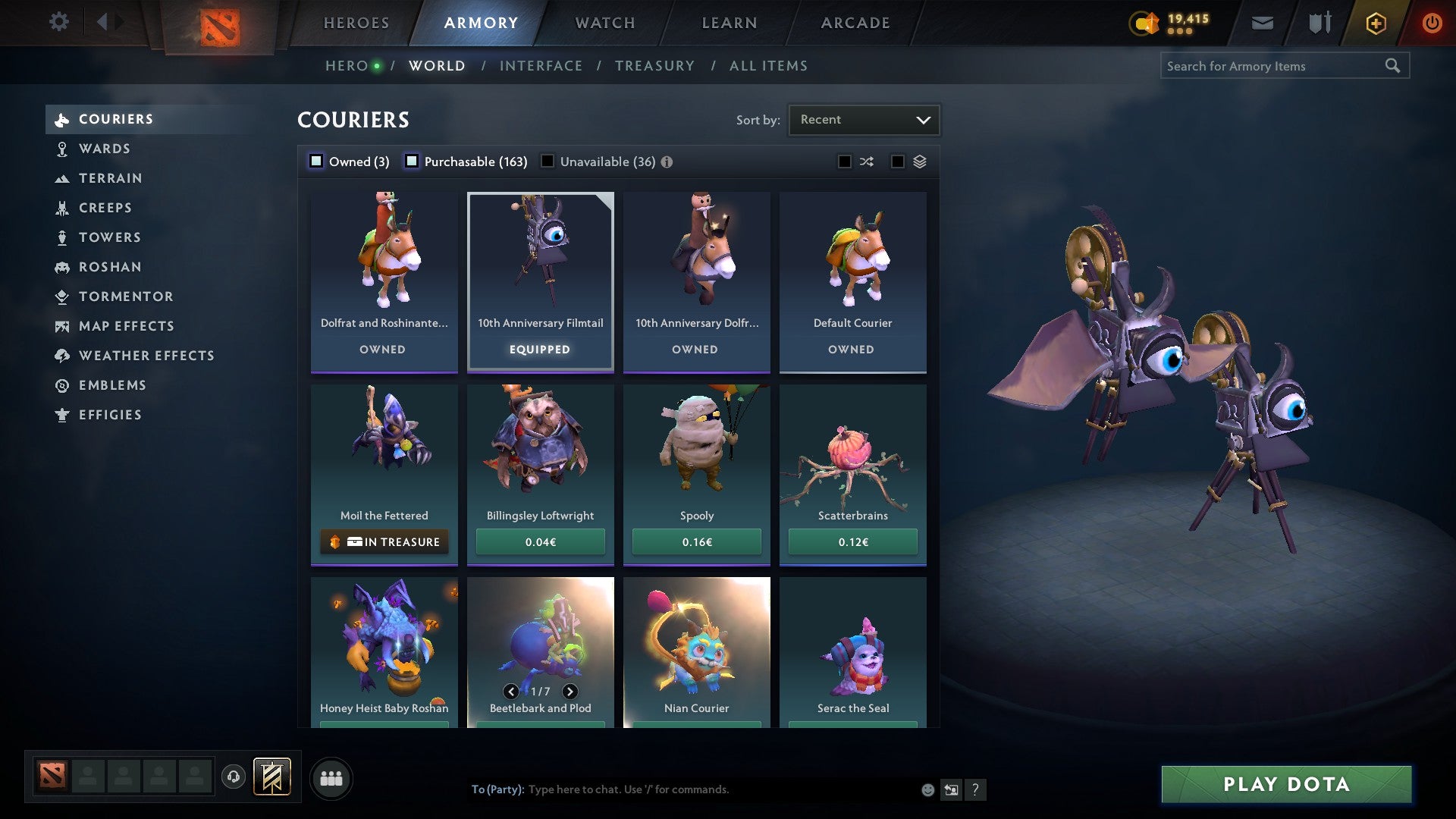Switch to the Treasury tab
Viewport: 1456px width, 819px height.
pos(654,65)
